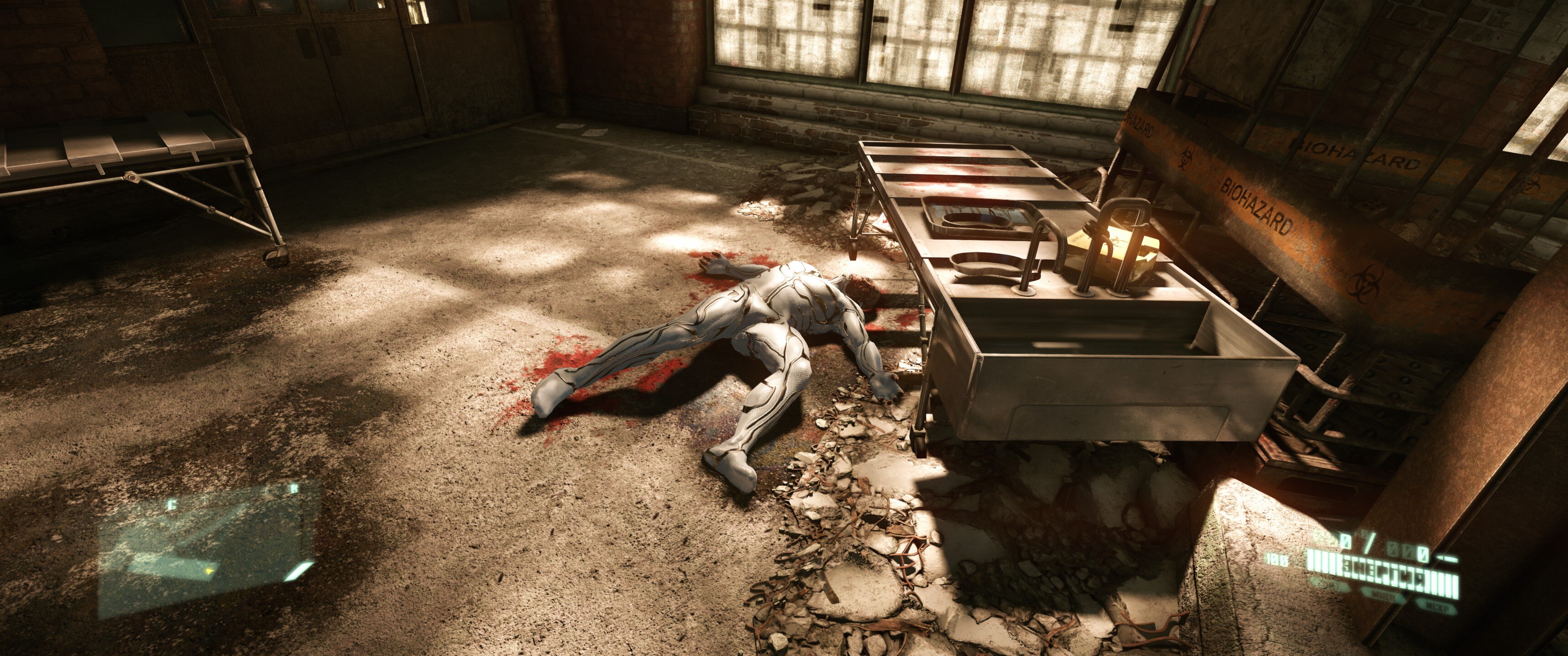1568x656 pixels.
Task: Click the bright white marker on the minimap edge
Action: pos(299,571)
